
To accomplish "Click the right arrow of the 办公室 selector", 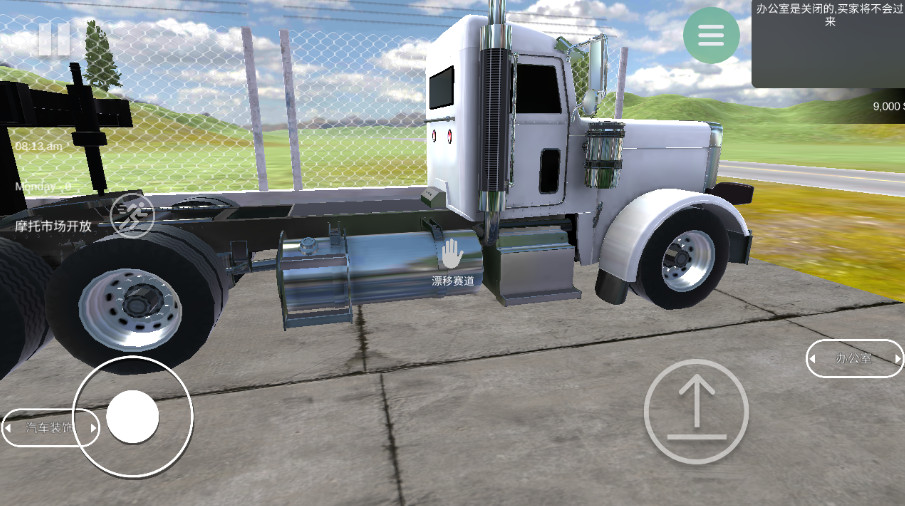I will point(898,358).
